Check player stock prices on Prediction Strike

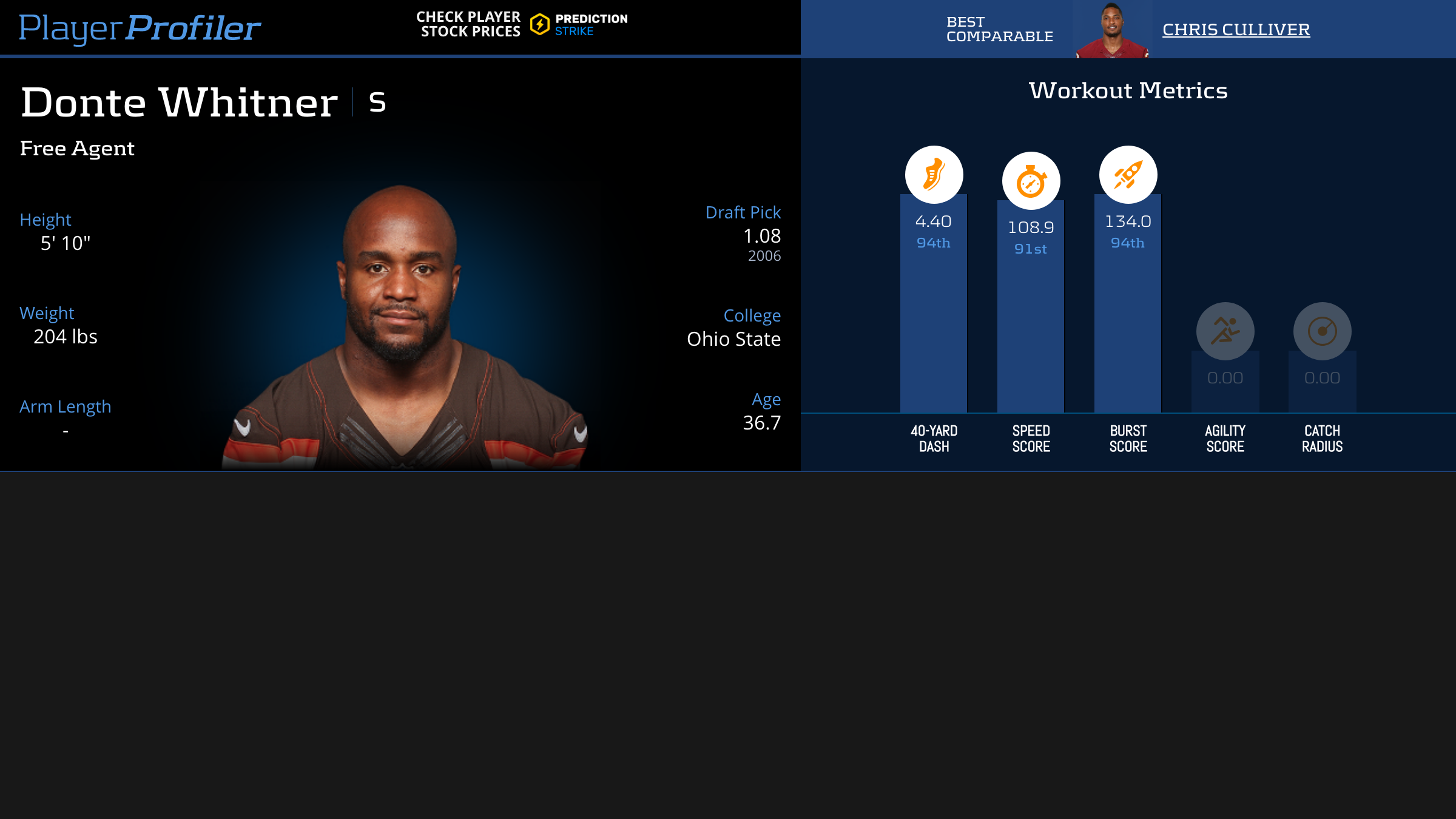point(522,25)
